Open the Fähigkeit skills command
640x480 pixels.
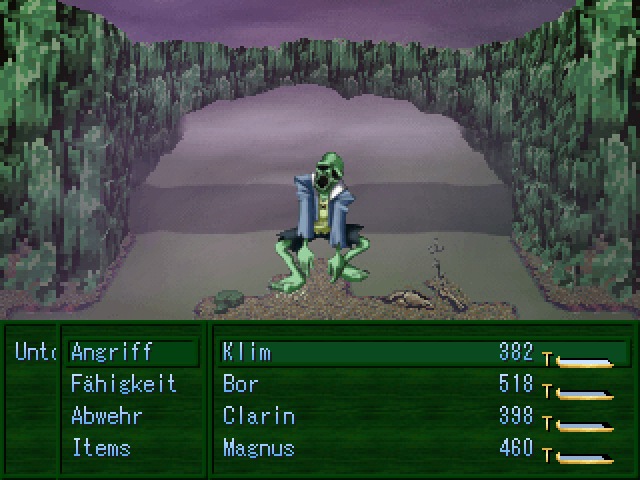click(x=123, y=384)
